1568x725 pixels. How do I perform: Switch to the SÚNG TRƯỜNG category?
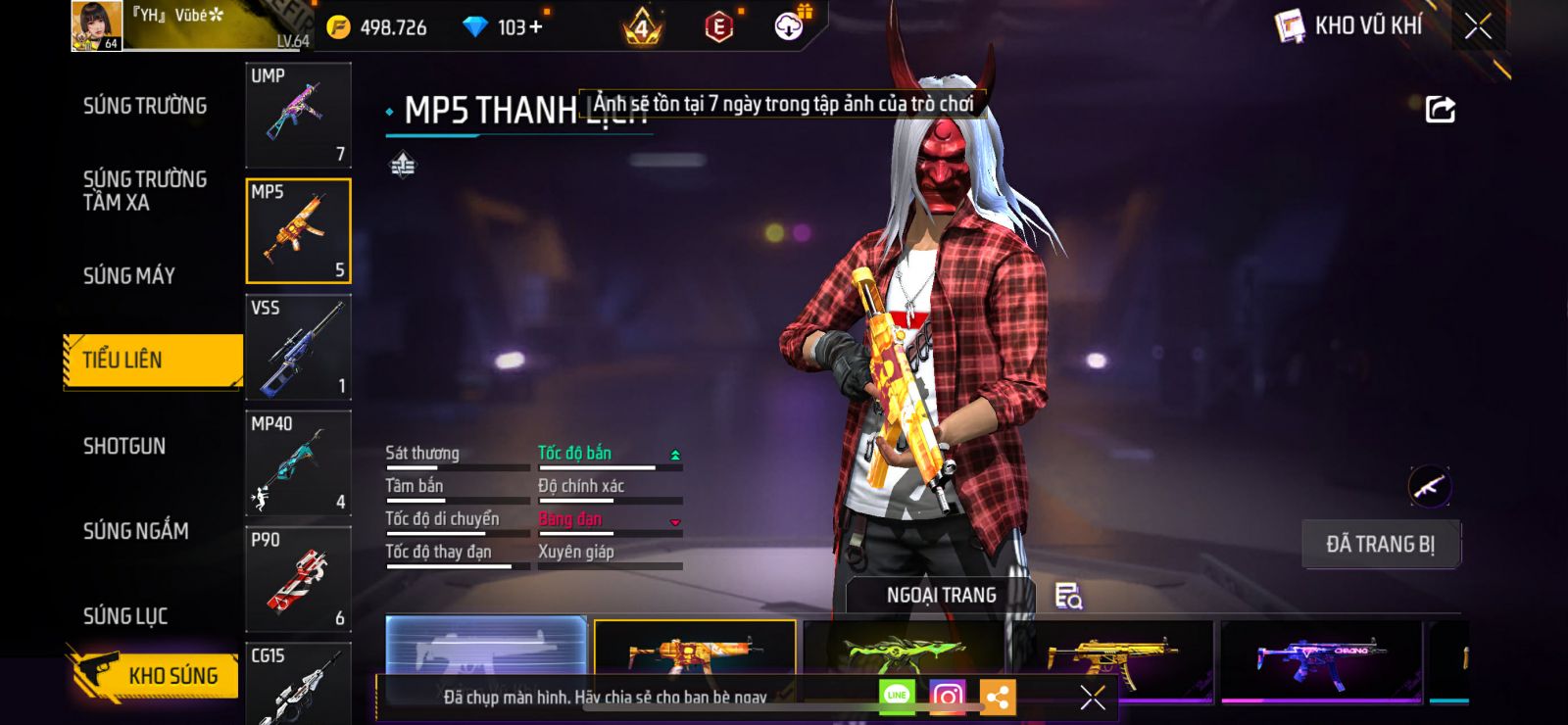tap(145, 106)
